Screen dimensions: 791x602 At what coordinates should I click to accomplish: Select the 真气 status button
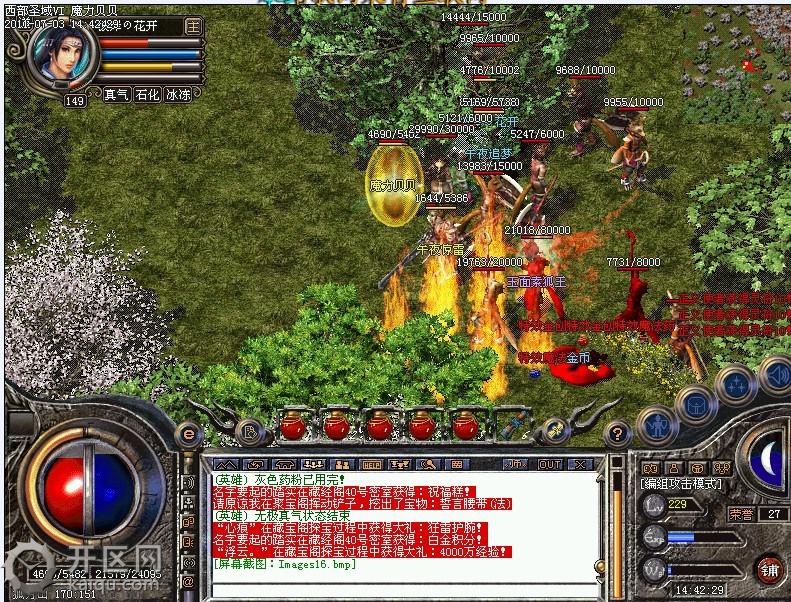coord(117,95)
